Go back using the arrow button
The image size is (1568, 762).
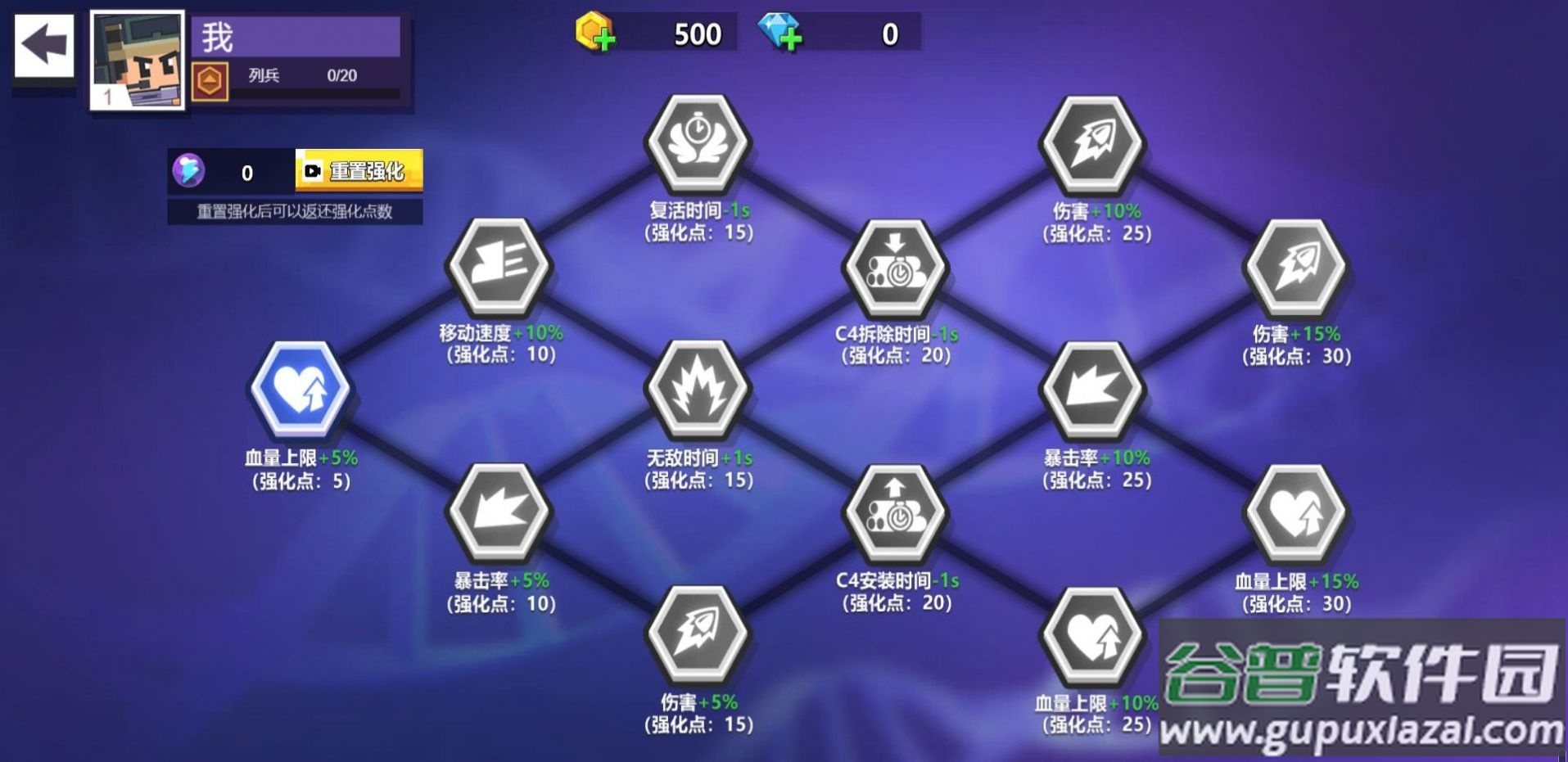coord(44,45)
